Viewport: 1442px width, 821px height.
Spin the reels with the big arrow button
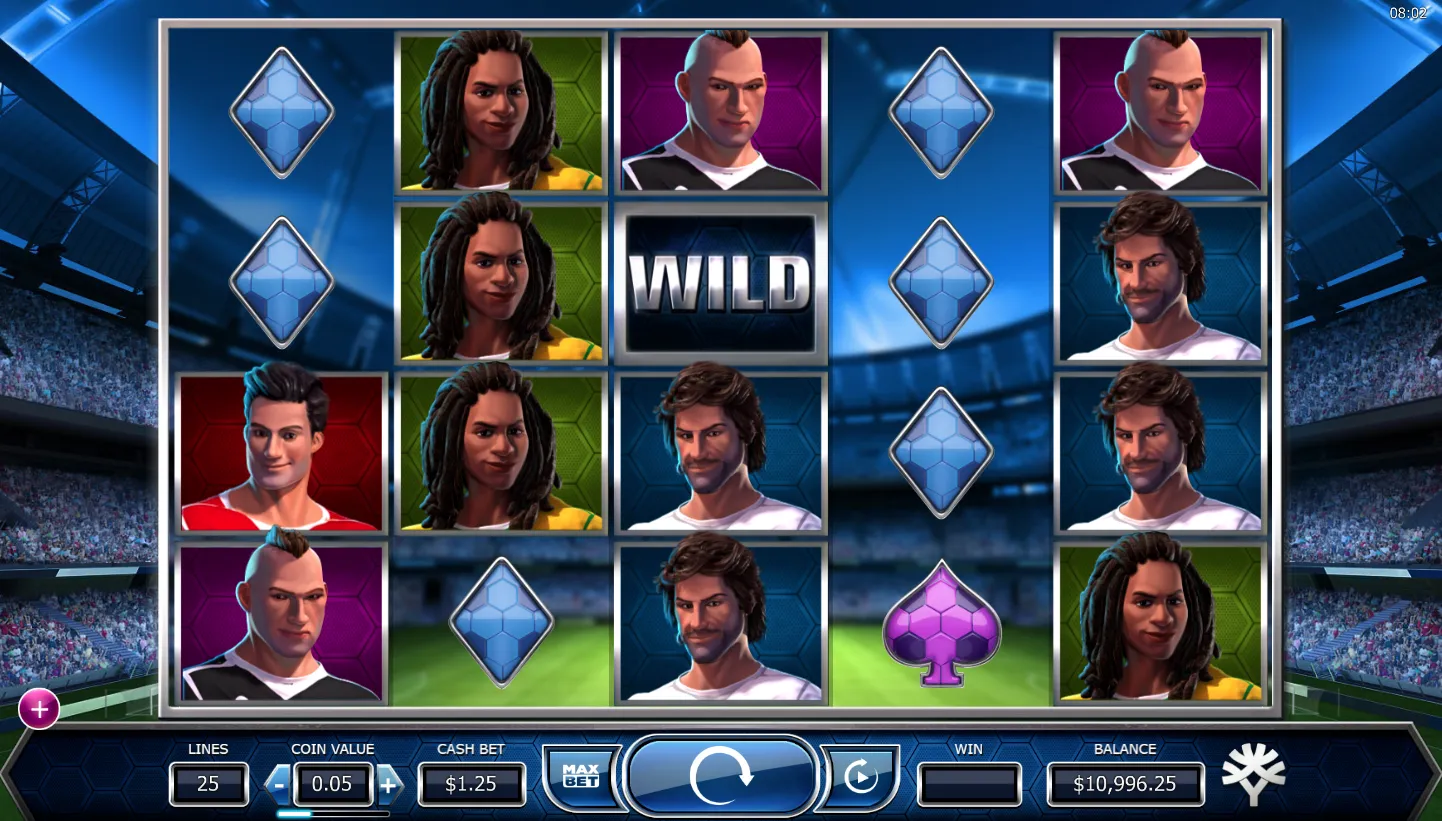[x=719, y=777]
